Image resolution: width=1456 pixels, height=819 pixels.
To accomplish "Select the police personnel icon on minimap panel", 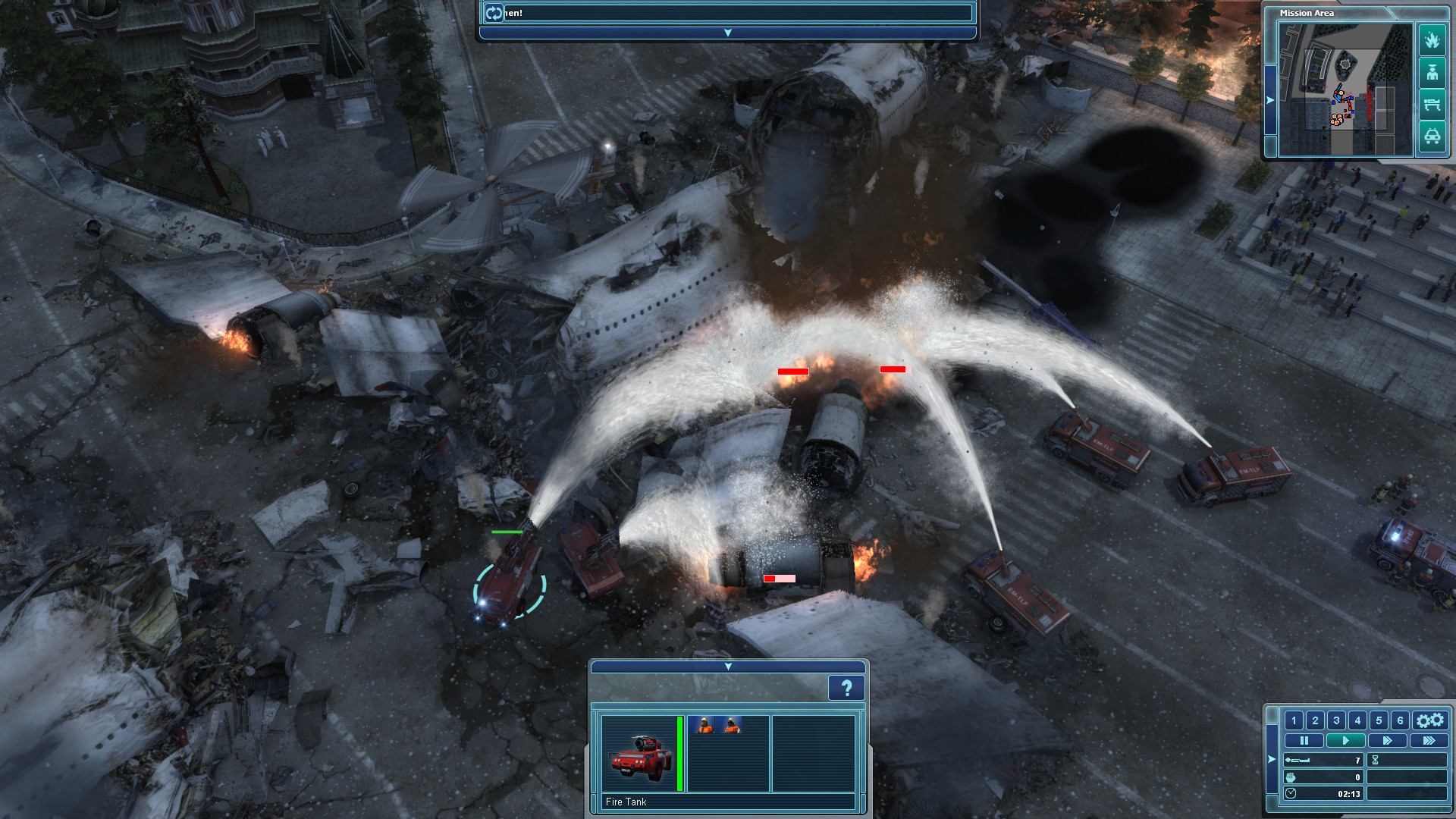I will click(1432, 72).
